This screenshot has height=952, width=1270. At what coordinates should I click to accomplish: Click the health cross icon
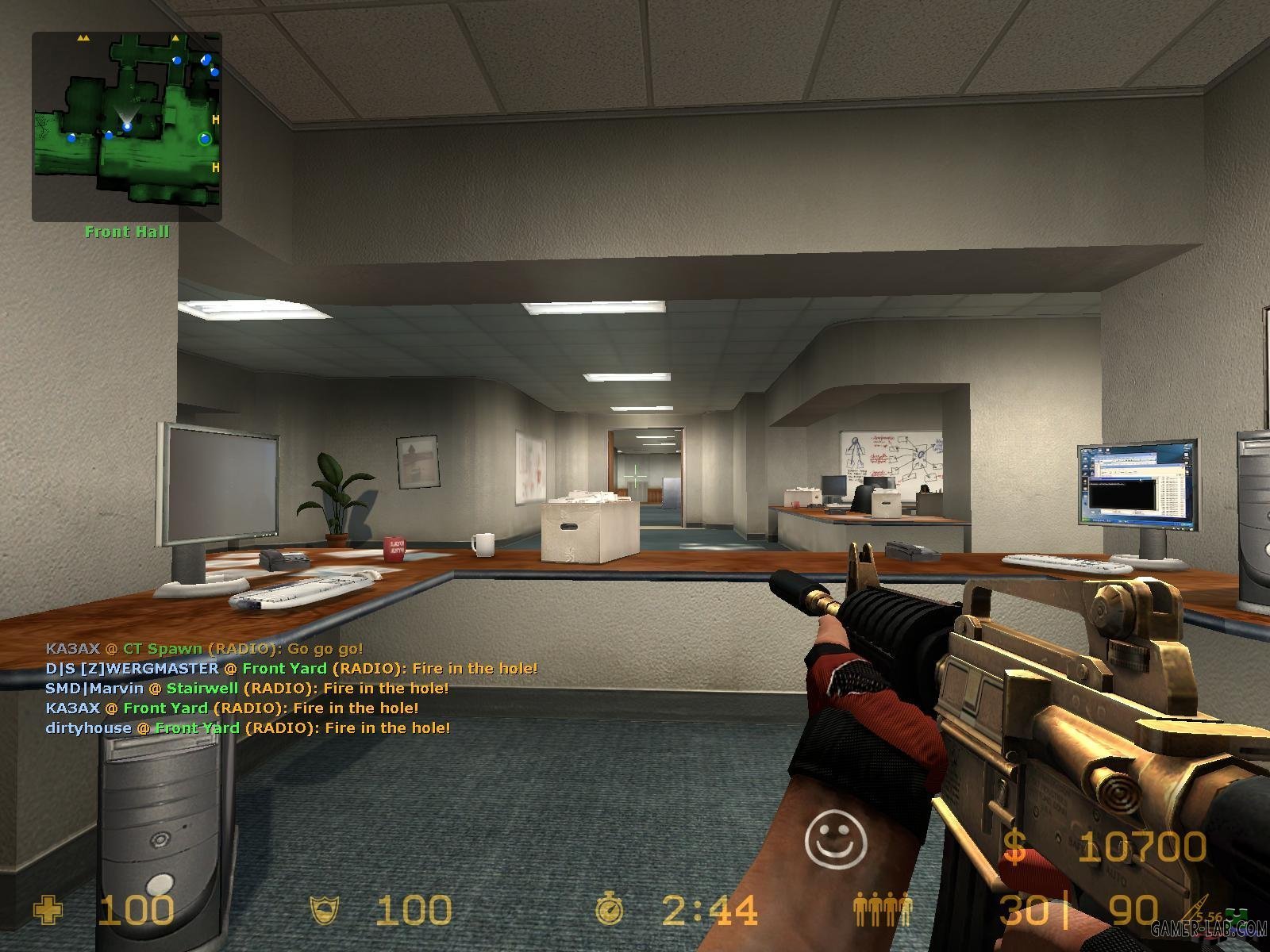[48, 910]
